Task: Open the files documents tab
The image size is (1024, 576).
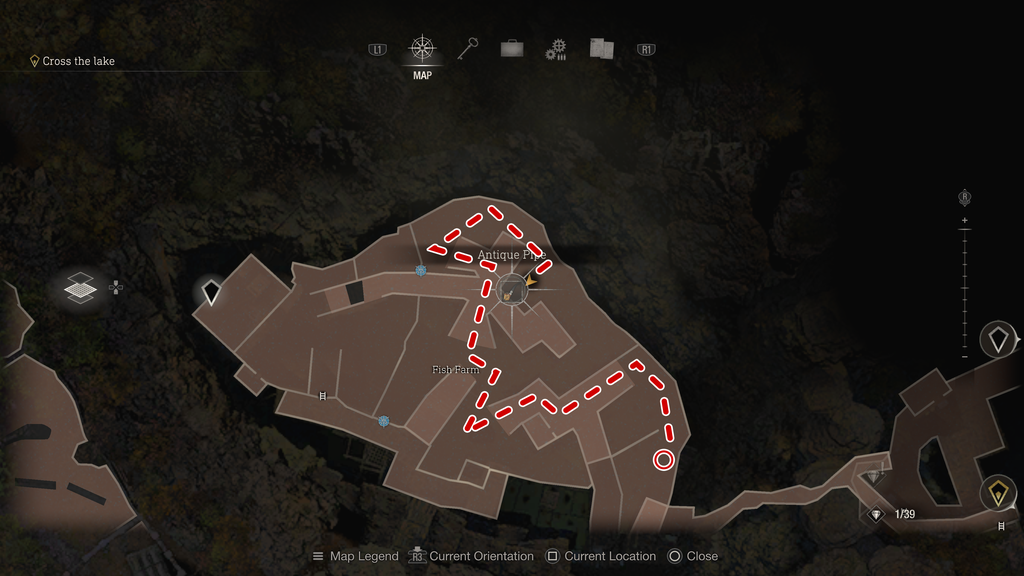Action: coord(601,48)
